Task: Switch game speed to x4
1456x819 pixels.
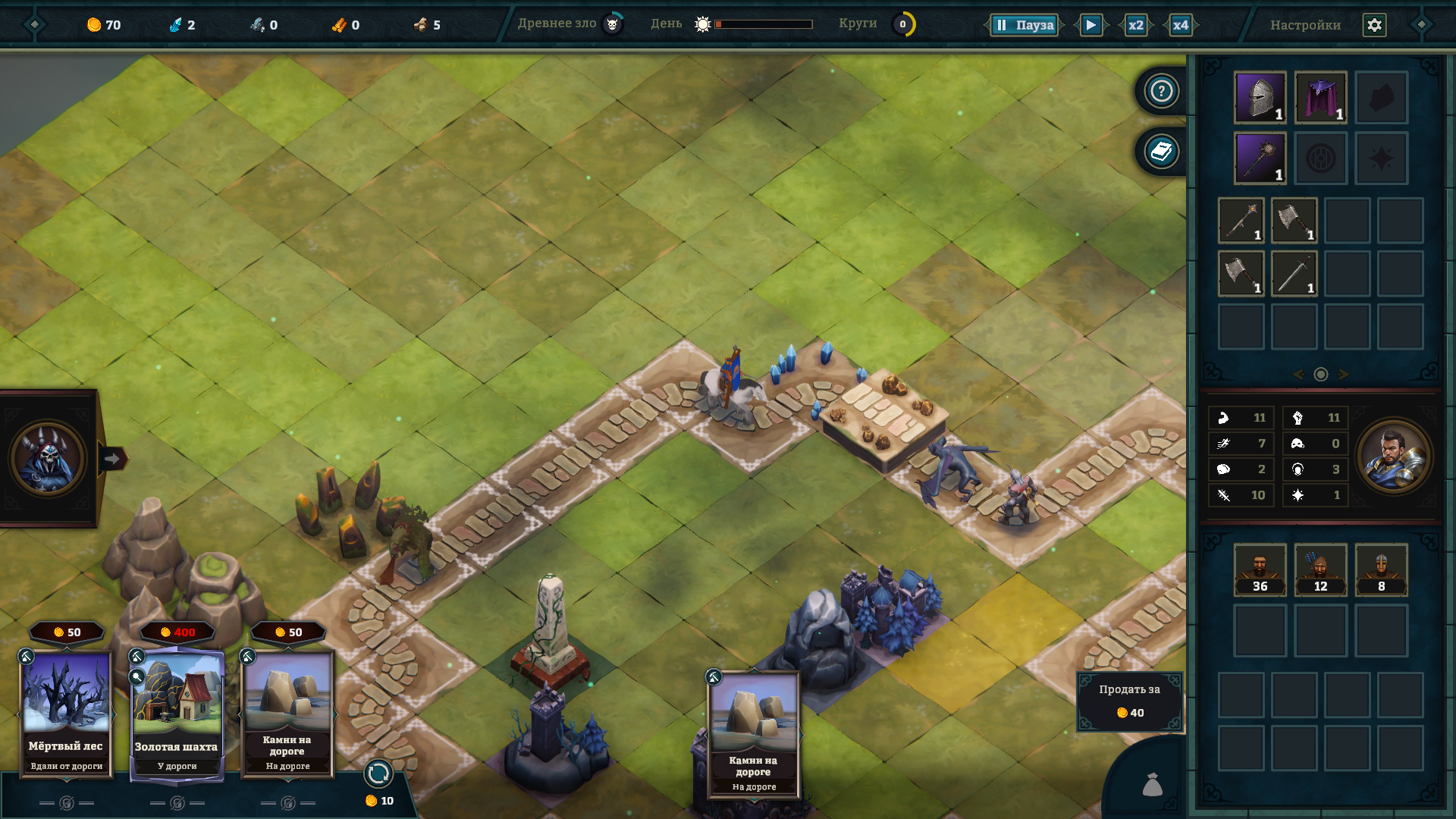Action: coord(1180,25)
